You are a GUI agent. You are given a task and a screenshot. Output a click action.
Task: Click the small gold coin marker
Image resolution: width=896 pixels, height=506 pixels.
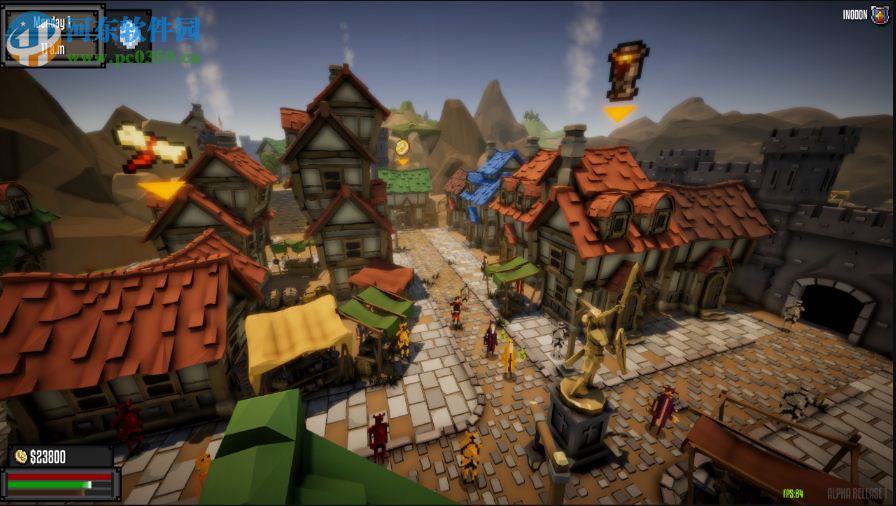(402, 148)
